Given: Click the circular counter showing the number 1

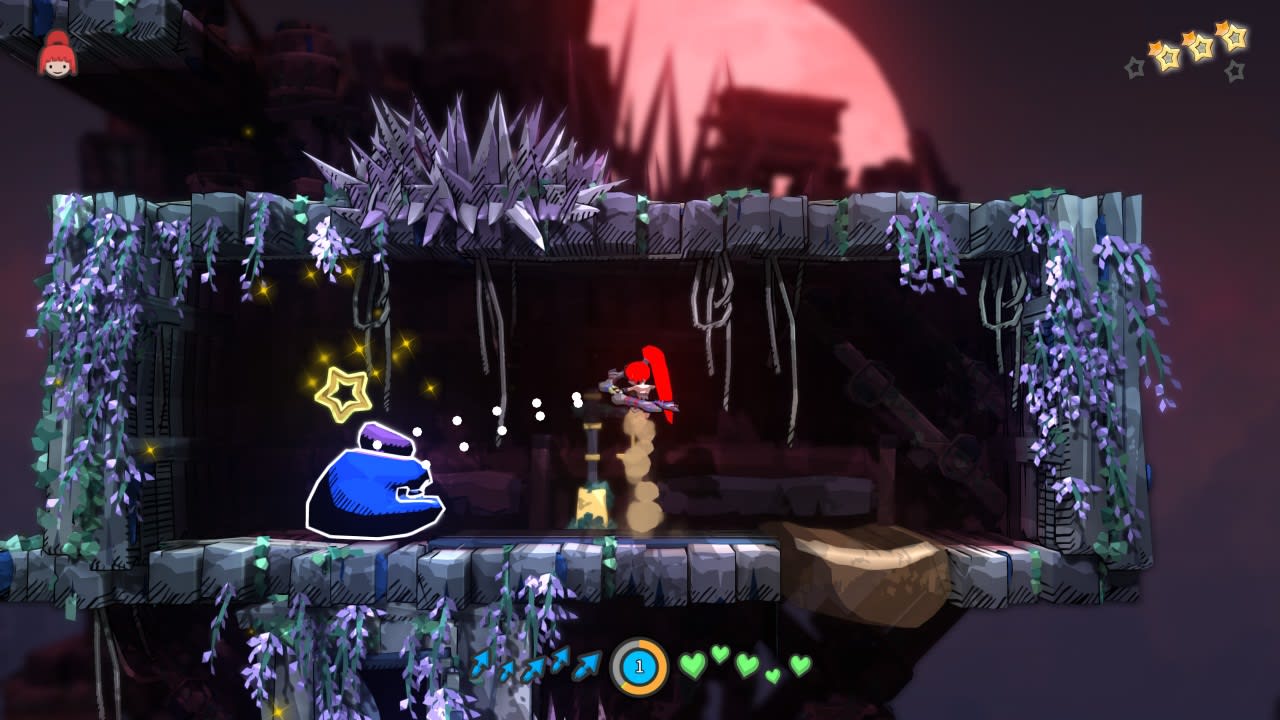Looking at the screenshot, I should (x=639, y=666).
